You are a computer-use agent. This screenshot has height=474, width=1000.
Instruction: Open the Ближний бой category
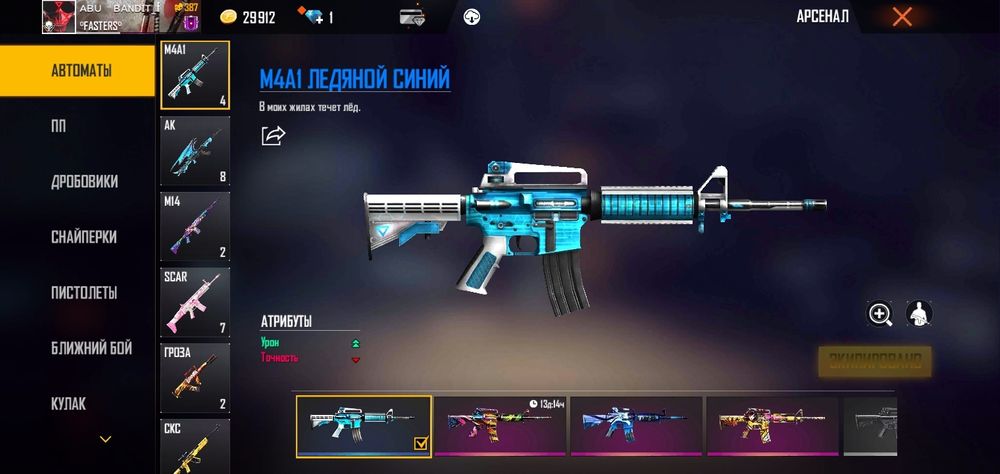point(91,348)
